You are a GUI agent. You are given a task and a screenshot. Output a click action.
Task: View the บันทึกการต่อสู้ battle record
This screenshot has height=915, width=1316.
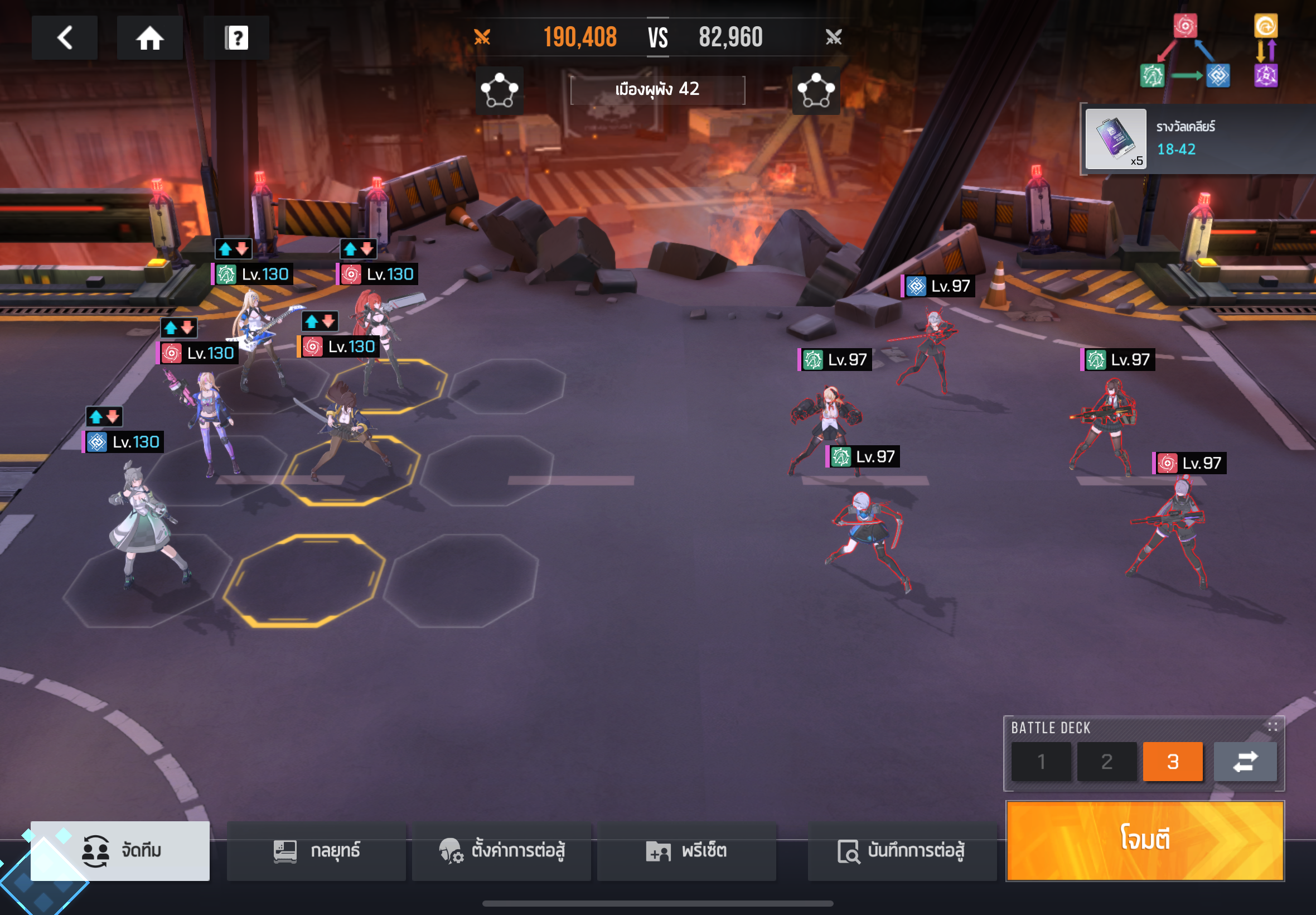click(x=901, y=850)
